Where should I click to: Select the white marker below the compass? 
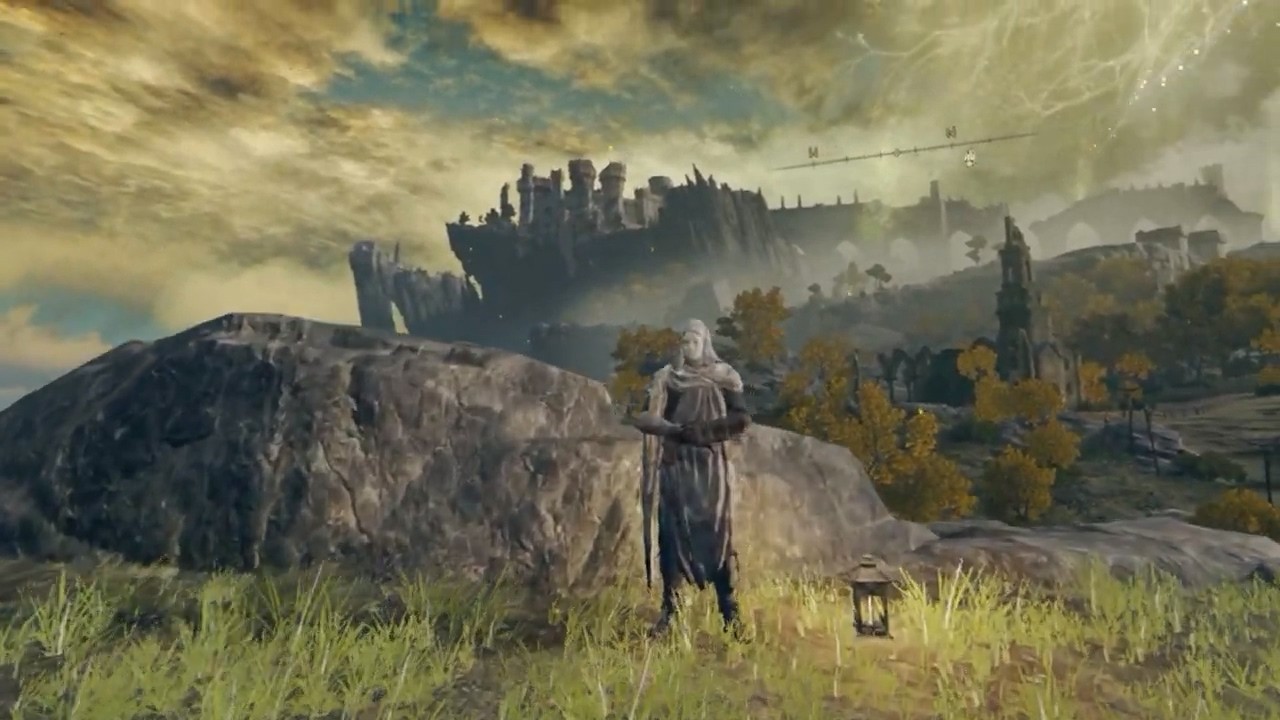click(969, 158)
